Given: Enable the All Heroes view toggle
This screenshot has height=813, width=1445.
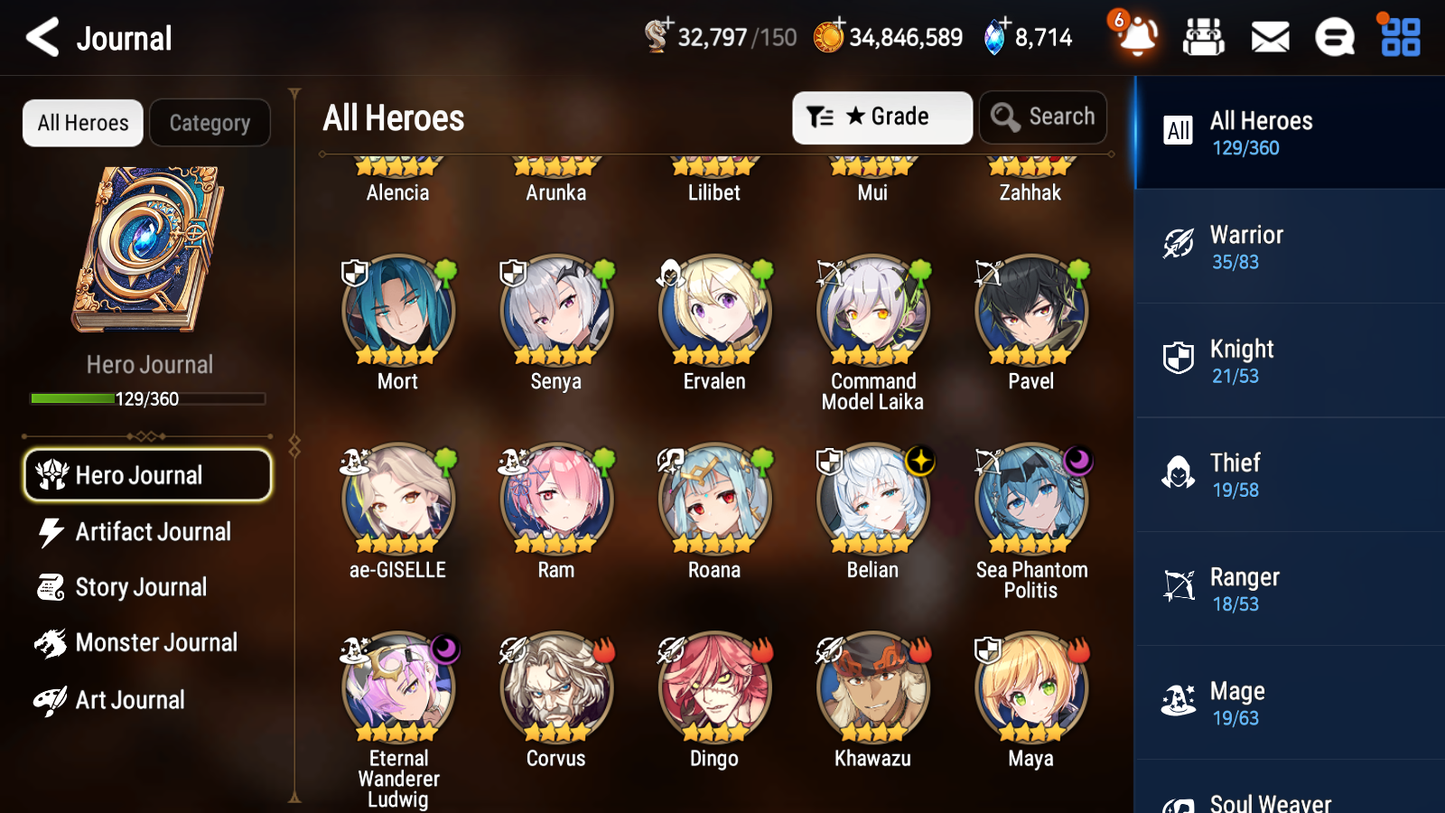Looking at the screenshot, I should (x=82, y=122).
